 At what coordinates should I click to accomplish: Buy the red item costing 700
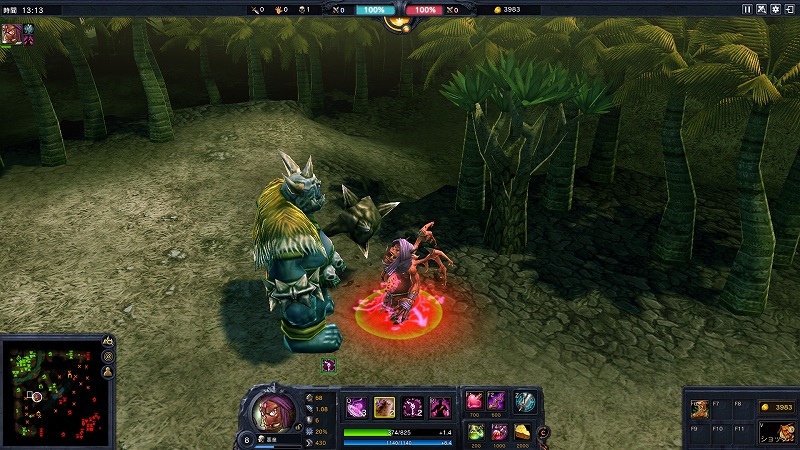475,401
